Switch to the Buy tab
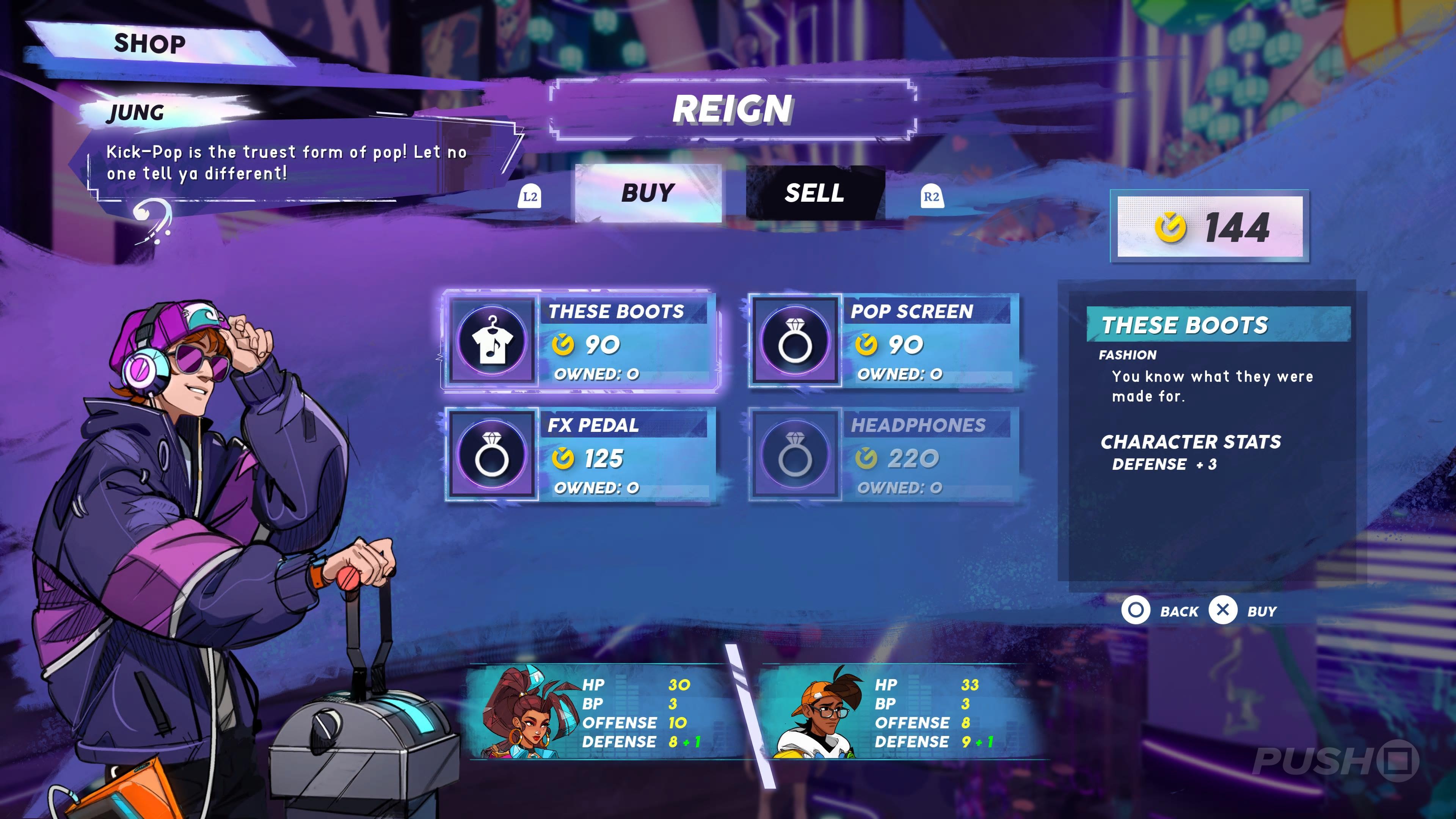Viewport: 1456px width, 819px height. click(x=648, y=193)
